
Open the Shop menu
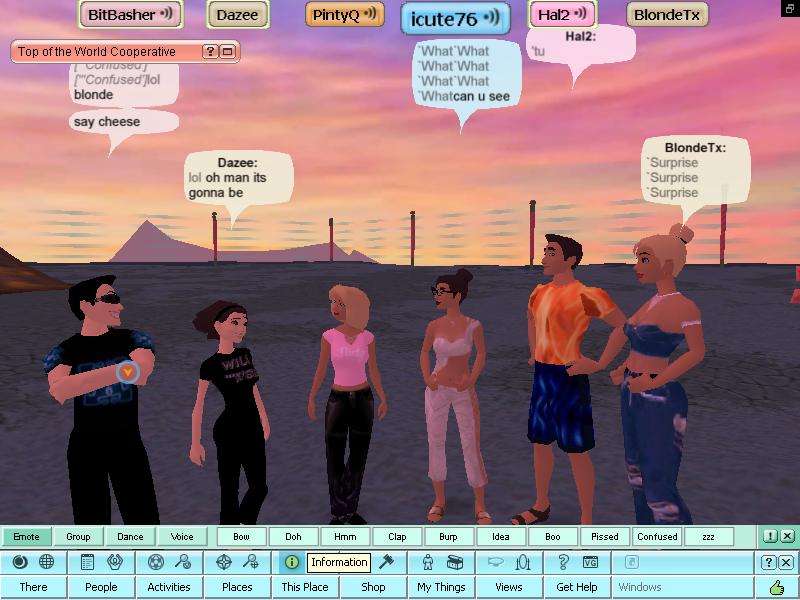373,587
